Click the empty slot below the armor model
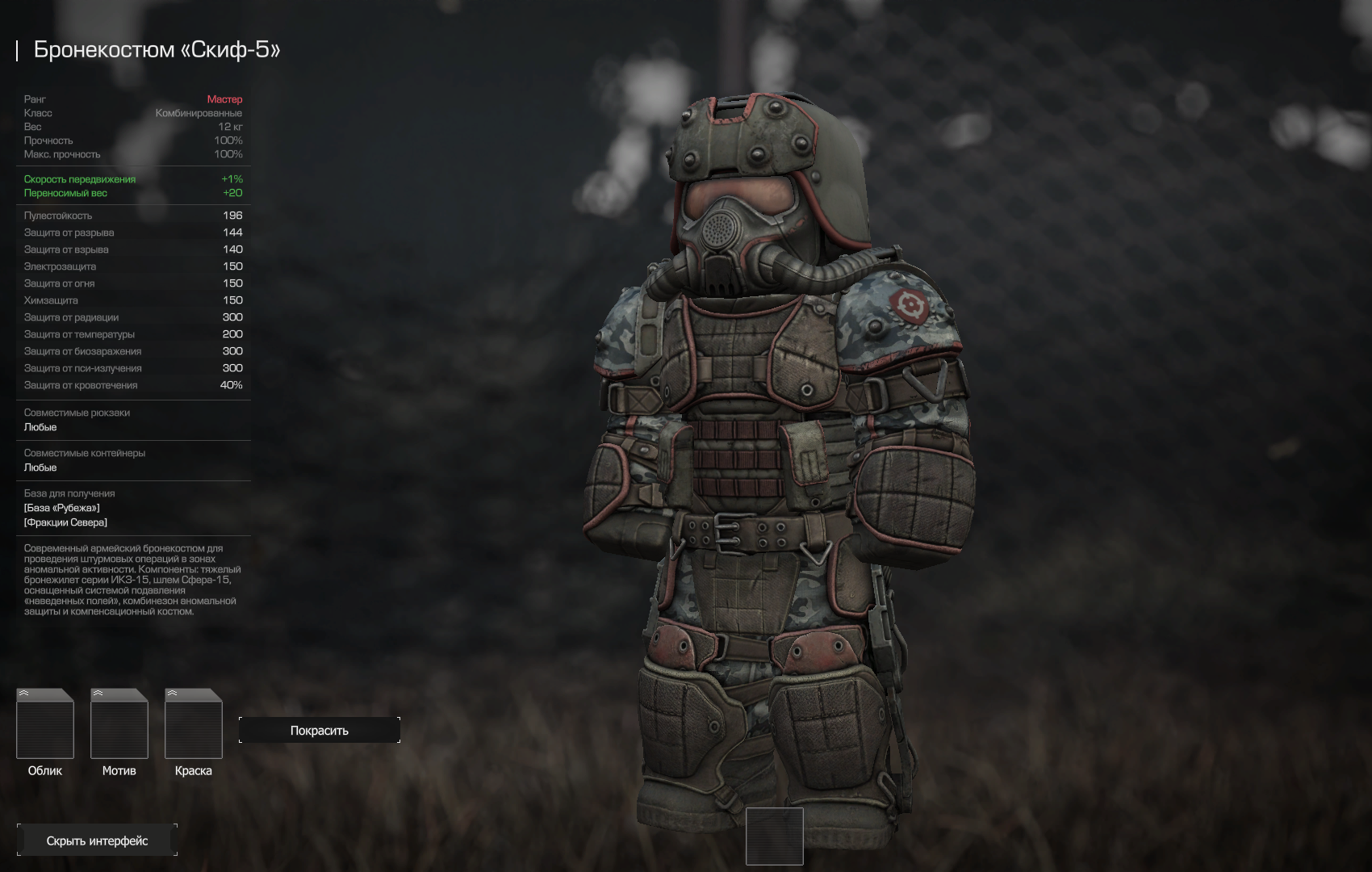Viewport: 1372px width, 872px height. (x=774, y=836)
